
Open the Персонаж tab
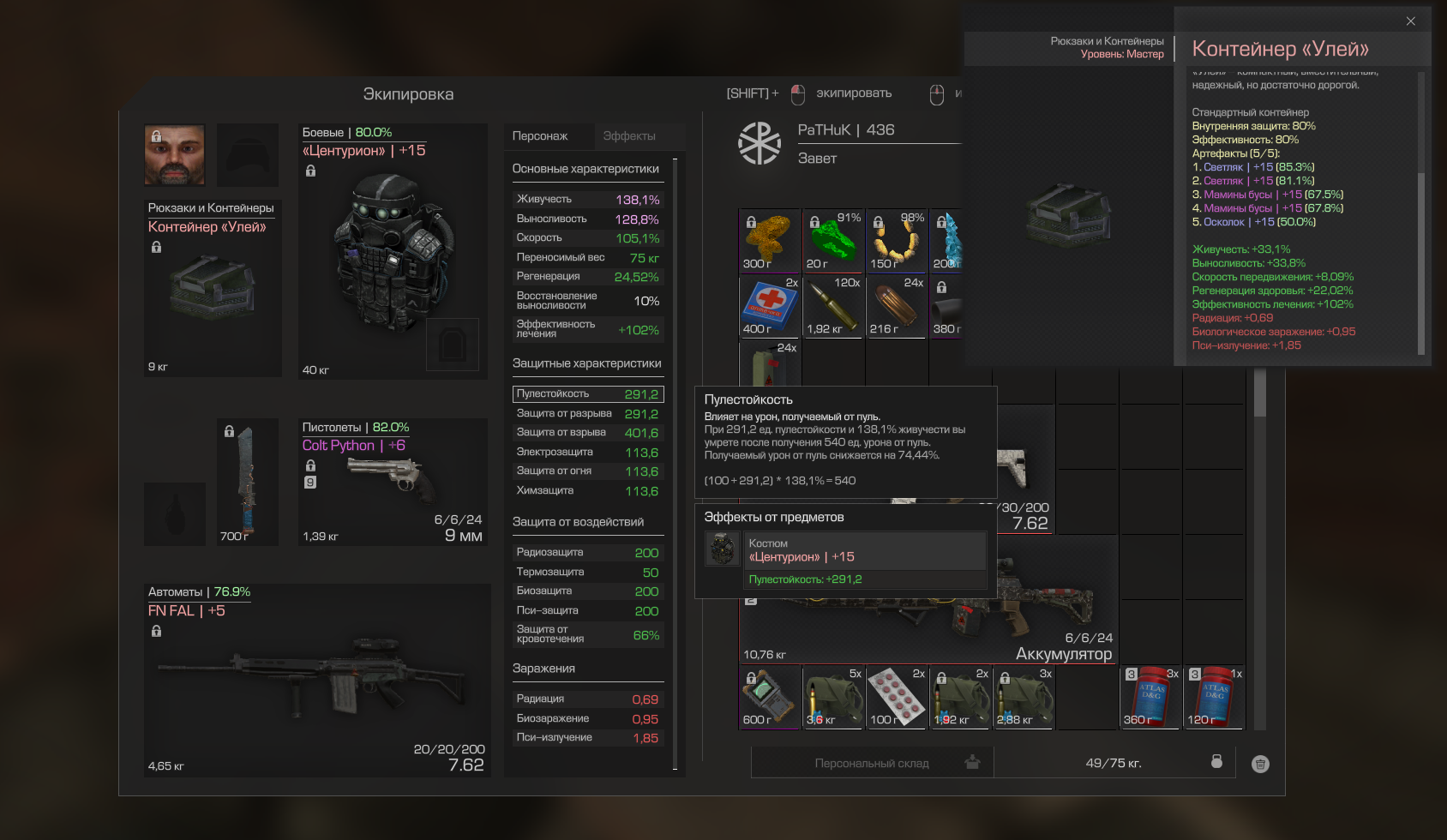click(540, 136)
